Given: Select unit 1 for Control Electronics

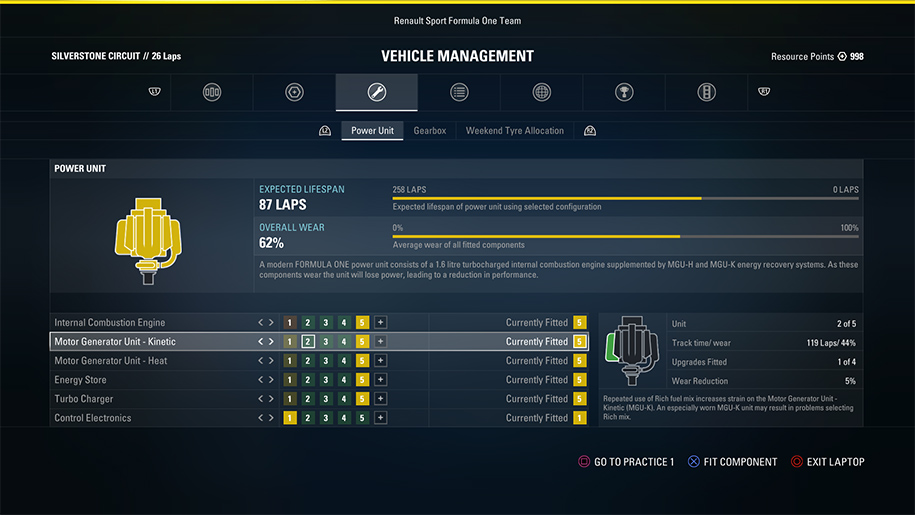Looking at the screenshot, I should [290, 418].
